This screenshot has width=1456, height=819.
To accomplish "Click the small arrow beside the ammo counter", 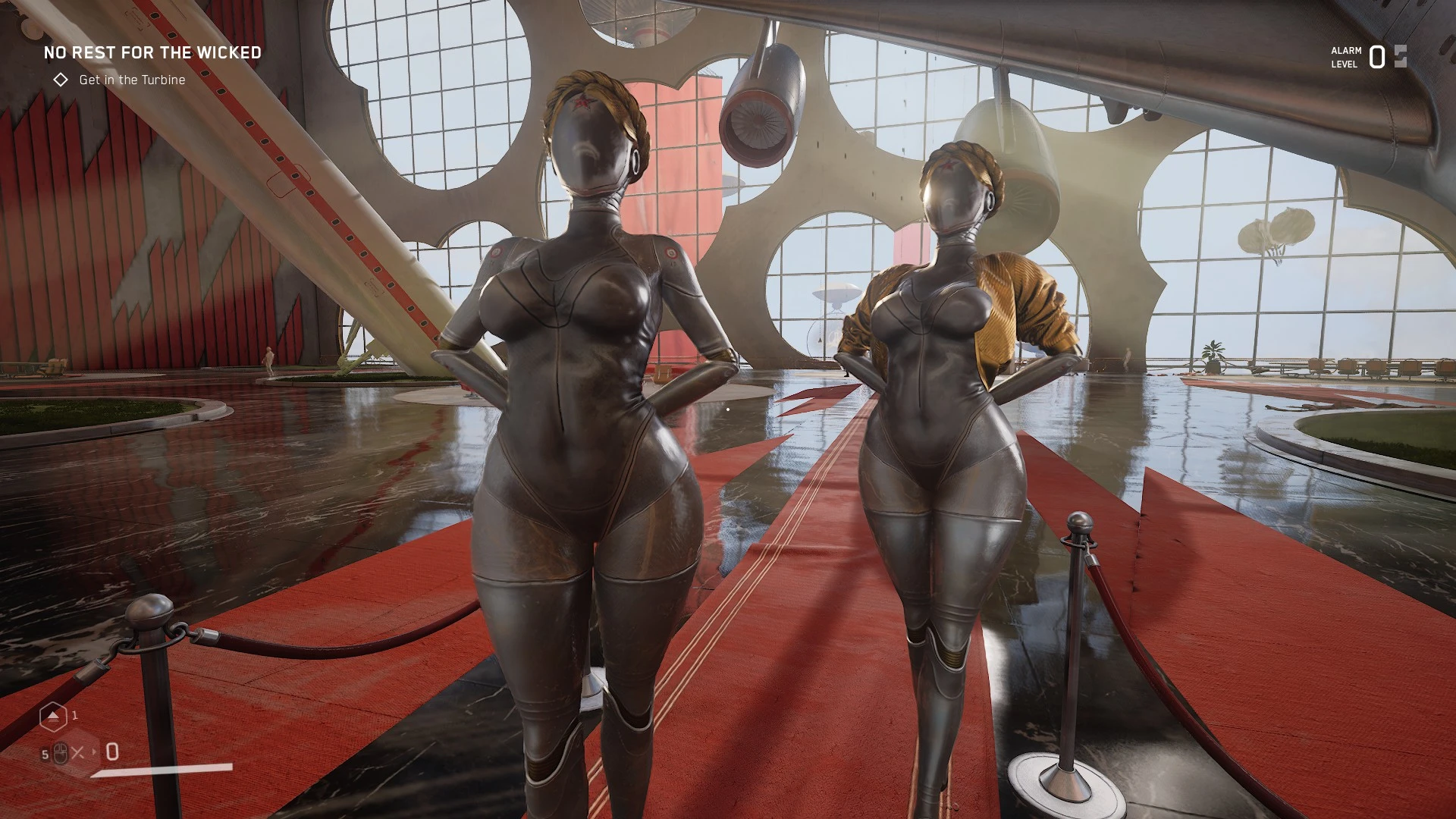I will [94, 751].
